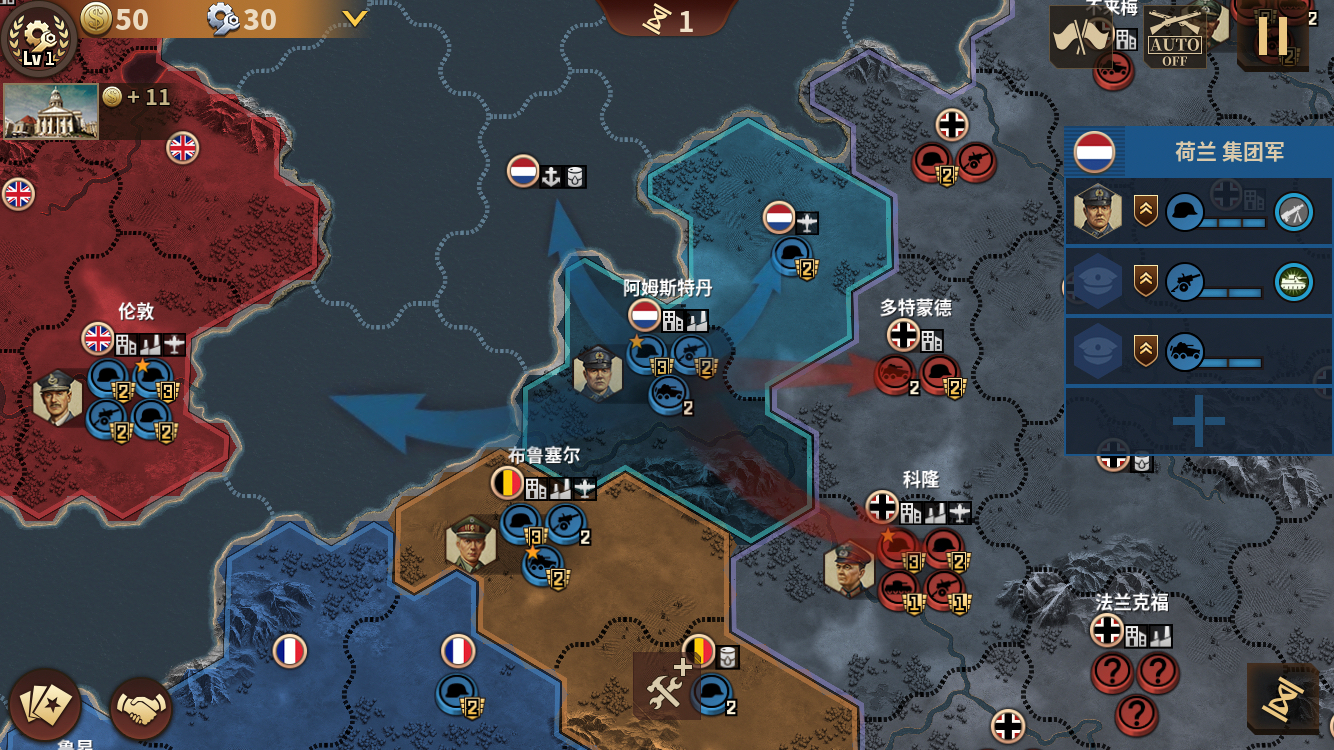
Task: Add a new army slot with the plus button
Action: [1198, 420]
